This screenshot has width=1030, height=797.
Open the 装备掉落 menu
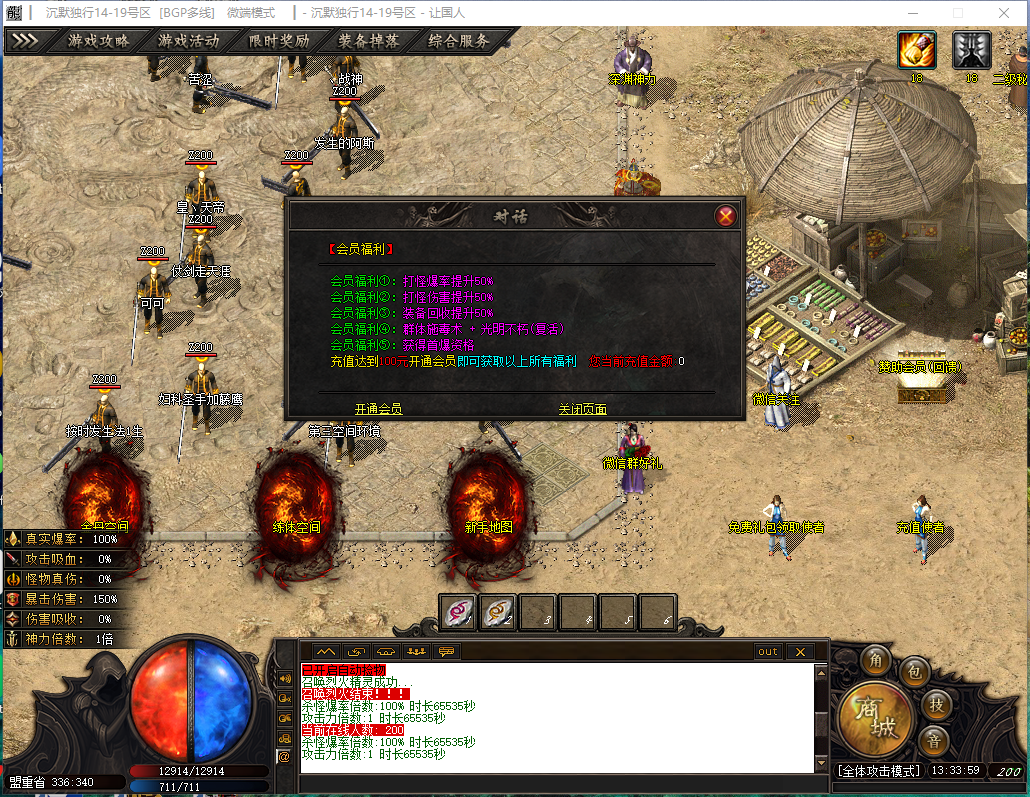[368, 41]
